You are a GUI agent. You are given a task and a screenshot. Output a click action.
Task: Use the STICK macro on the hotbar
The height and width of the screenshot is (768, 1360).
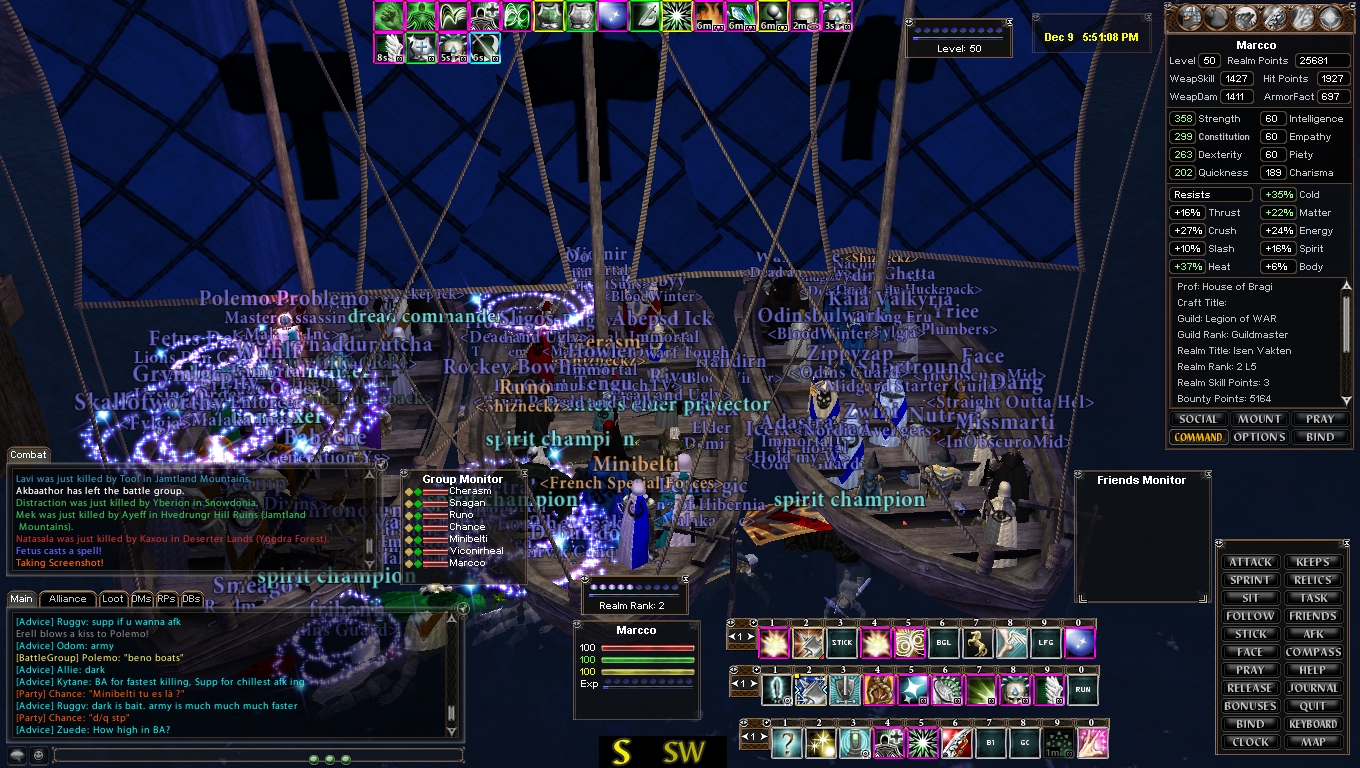[x=842, y=643]
